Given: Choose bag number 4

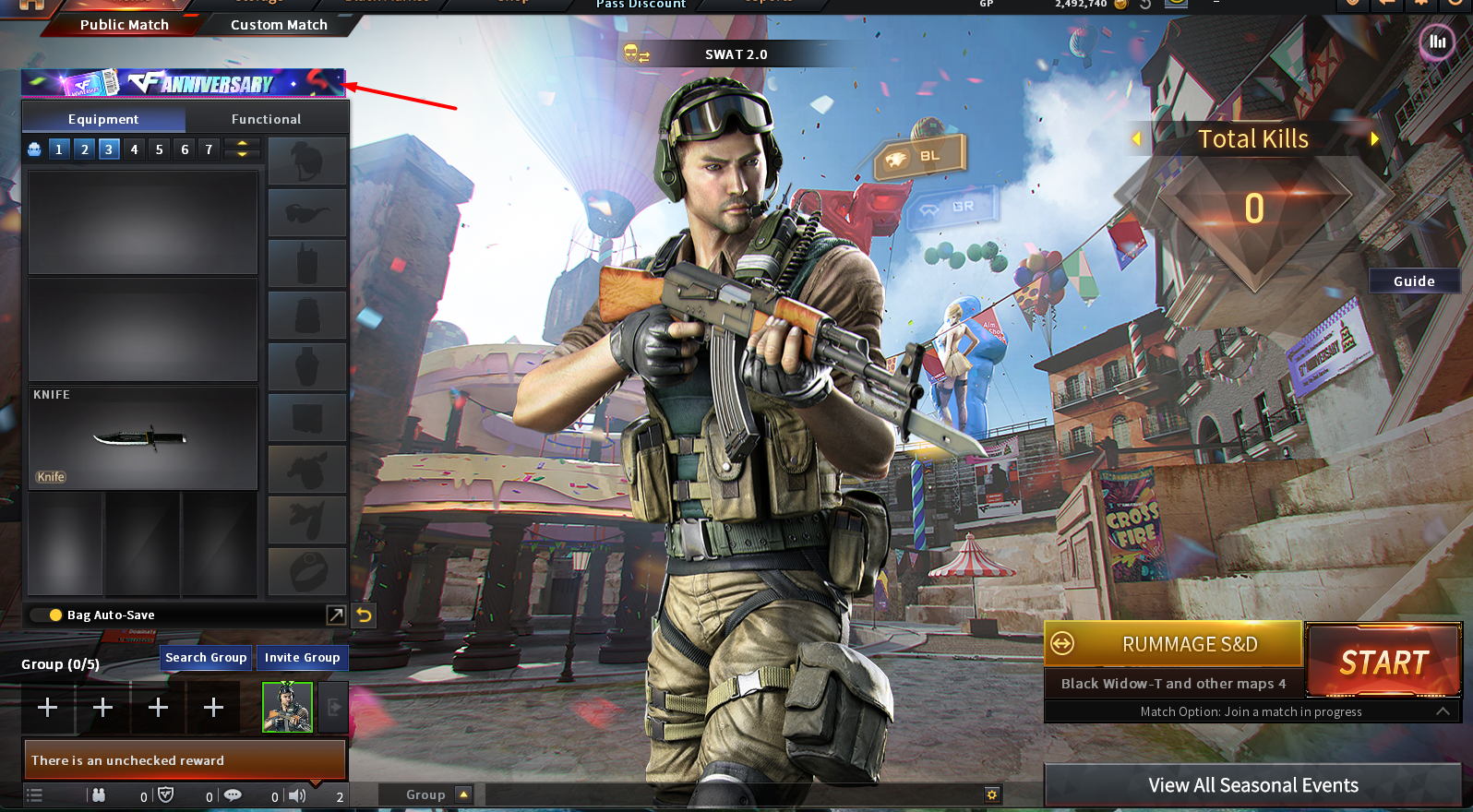Looking at the screenshot, I should coord(134,149).
